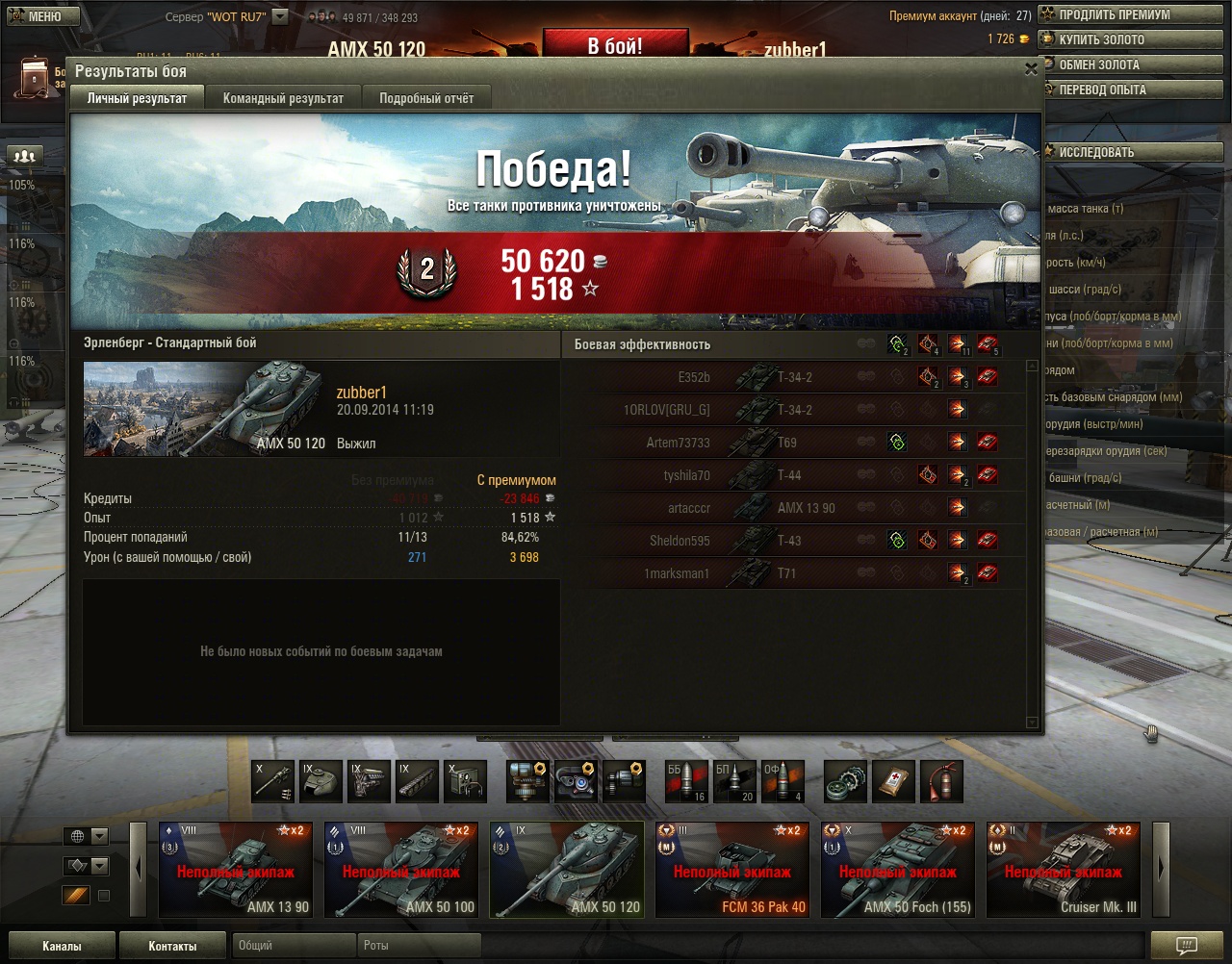Open the Подробный отчёт tab
The height and width of the screenshot is (964, 1232).
pyautogui.click(x=426, y=98)
